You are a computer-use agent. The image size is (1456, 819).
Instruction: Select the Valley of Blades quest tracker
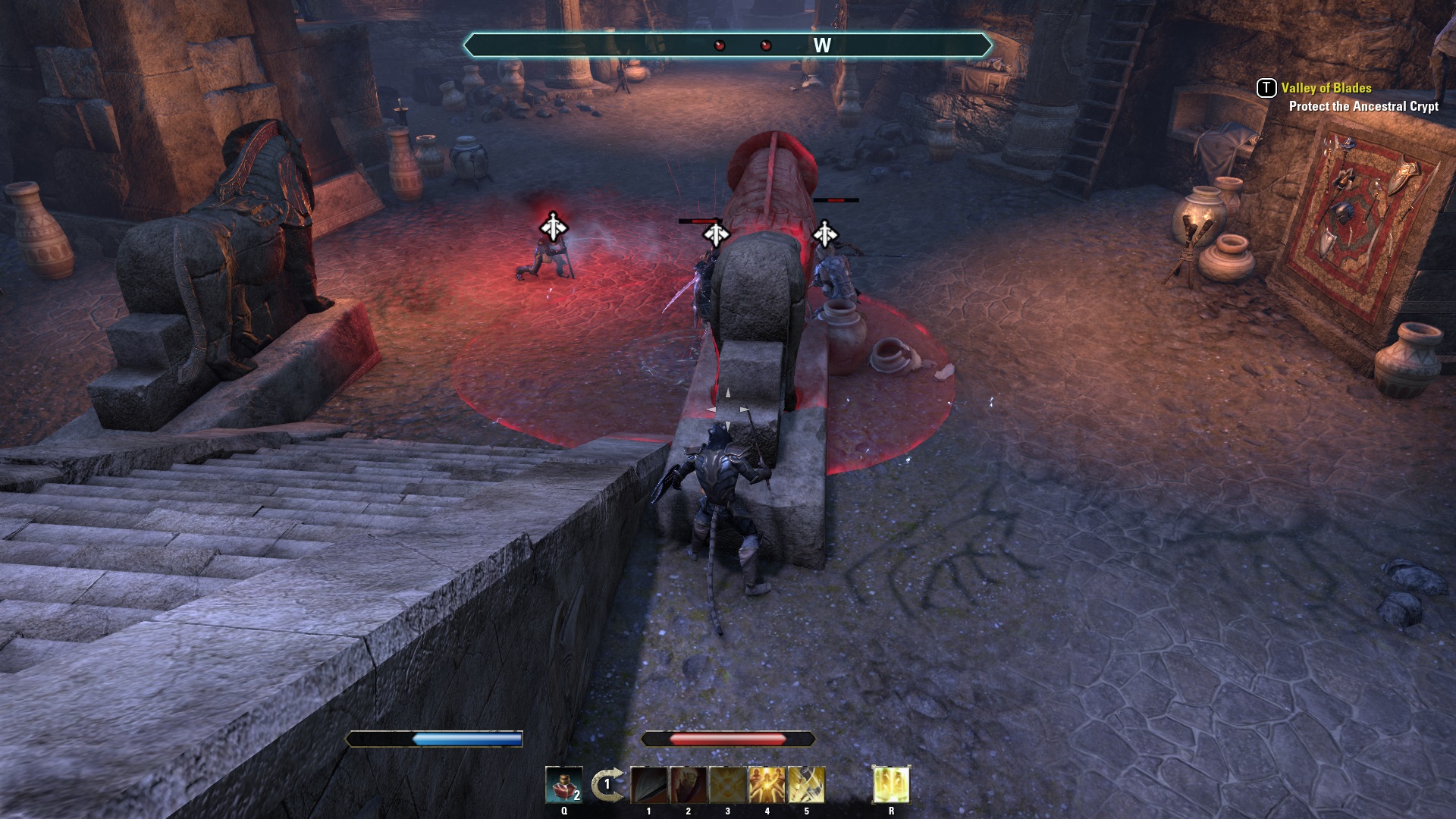click(x=1326, y=88)
